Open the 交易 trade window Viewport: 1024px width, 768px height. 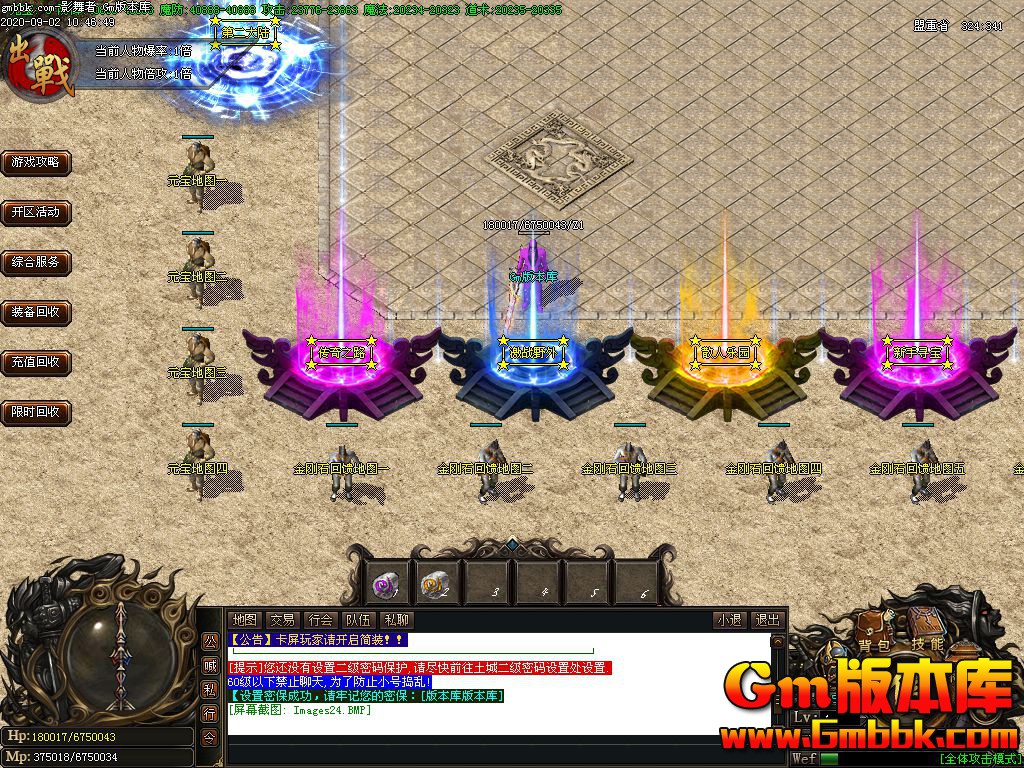(282, 620)
